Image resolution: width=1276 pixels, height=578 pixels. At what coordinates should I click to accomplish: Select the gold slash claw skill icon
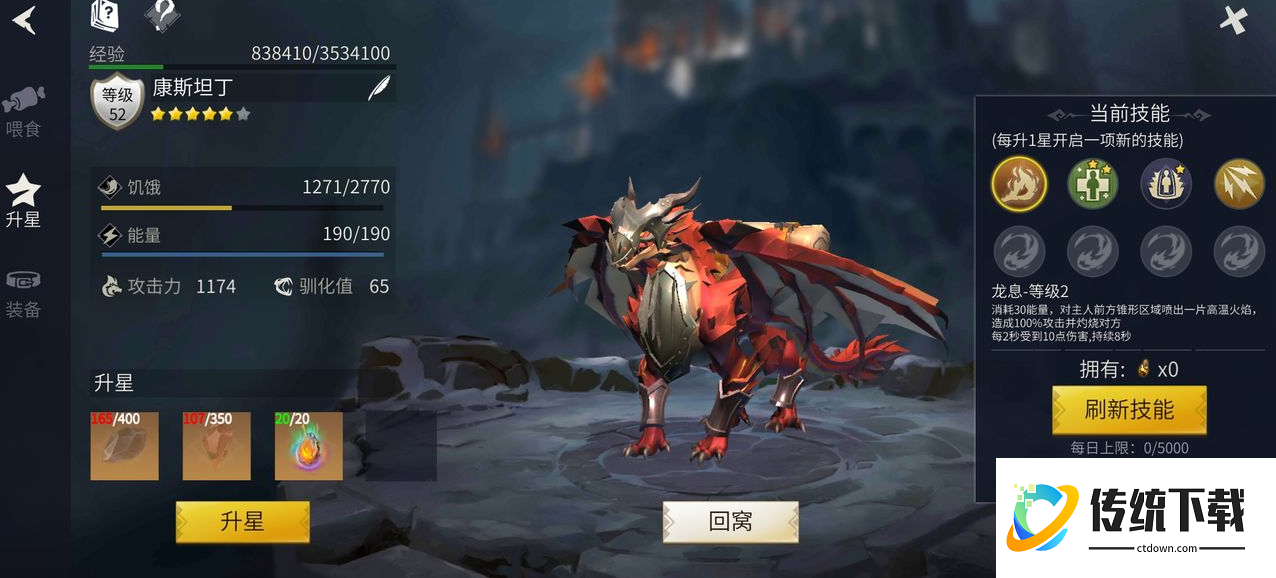coord(1239,184)
